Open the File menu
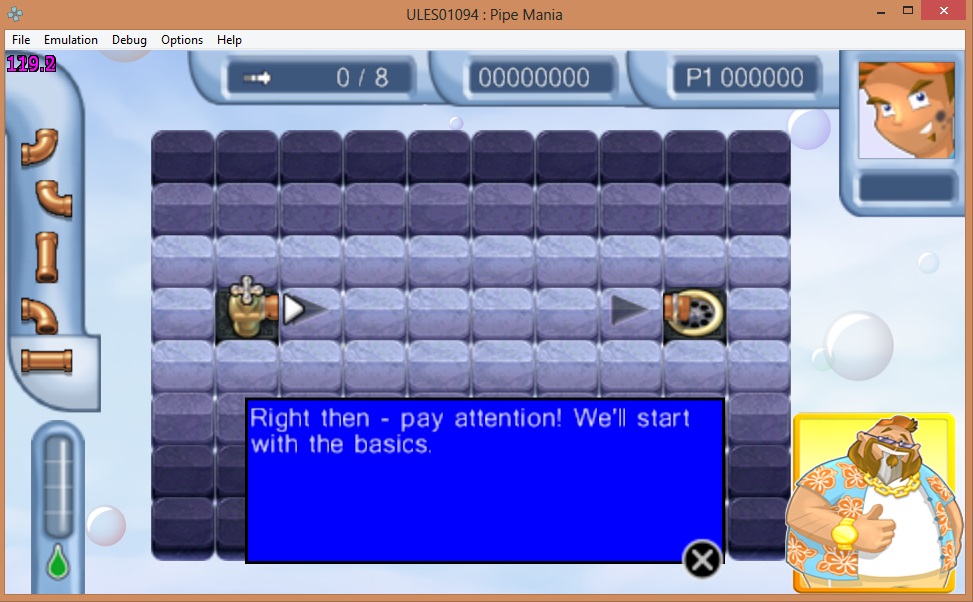This screenshot has height=602, width=973. [21, 40]
